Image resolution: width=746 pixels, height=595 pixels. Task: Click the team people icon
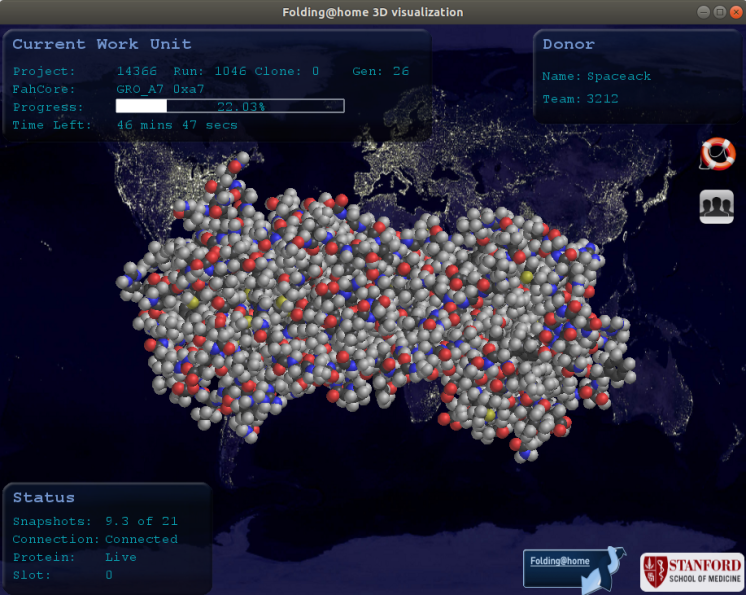[717, 206]
